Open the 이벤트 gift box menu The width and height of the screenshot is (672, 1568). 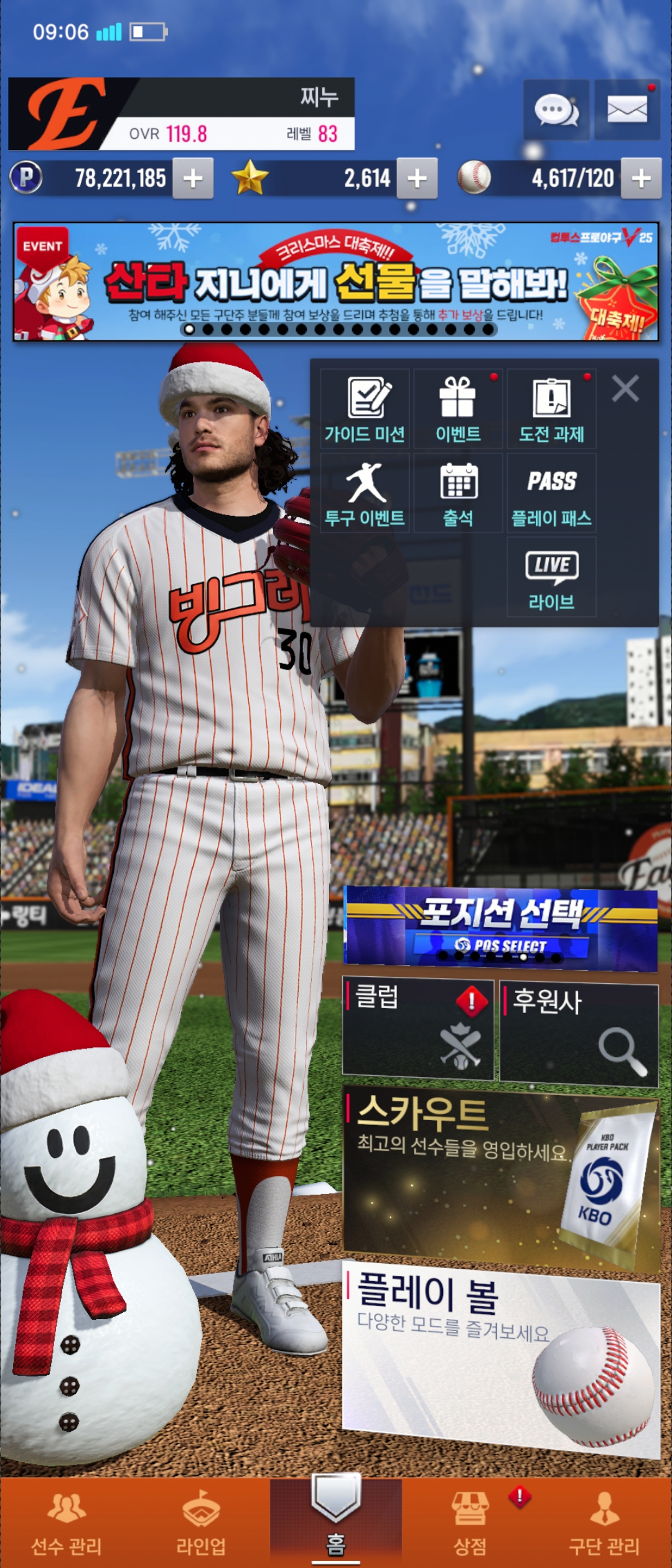tap(458, 409)
